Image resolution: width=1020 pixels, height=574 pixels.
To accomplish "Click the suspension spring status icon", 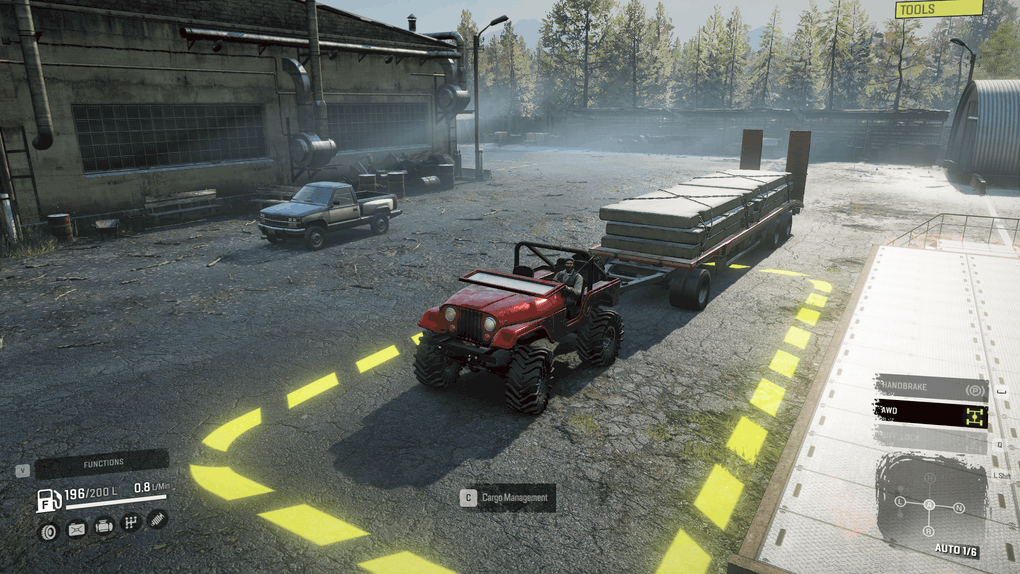I will click(x=157, y=519).
